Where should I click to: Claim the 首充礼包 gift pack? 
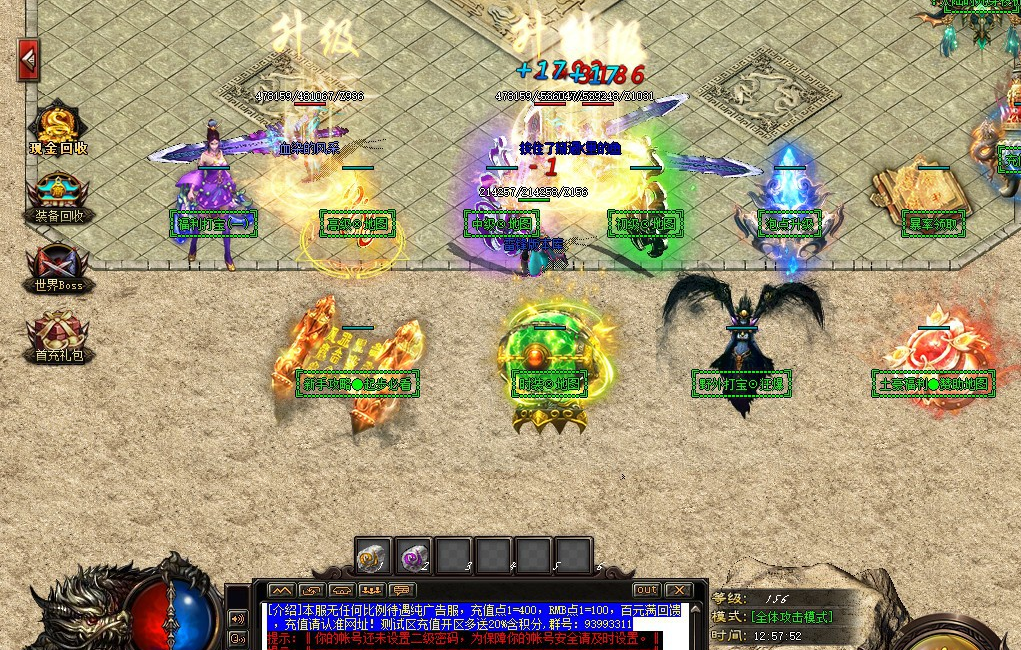pyautogui.click(x=59, y=335)
